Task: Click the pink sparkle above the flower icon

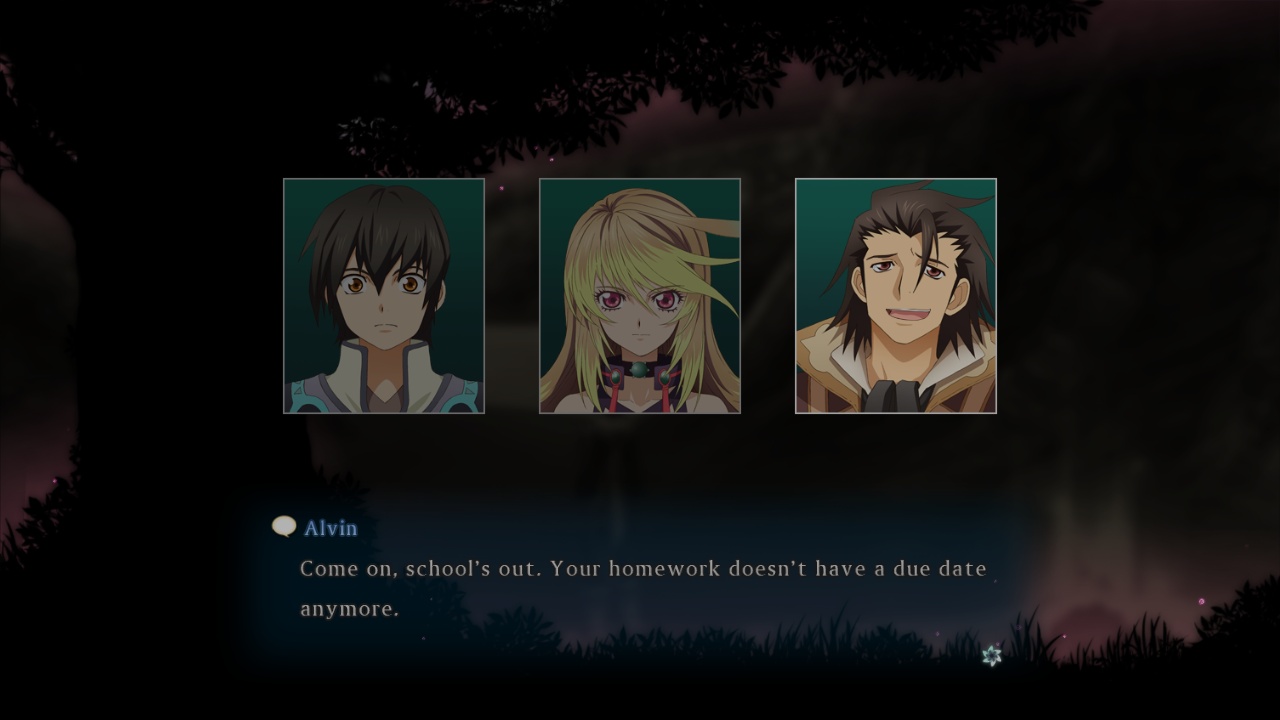Action: coord(998,644)
